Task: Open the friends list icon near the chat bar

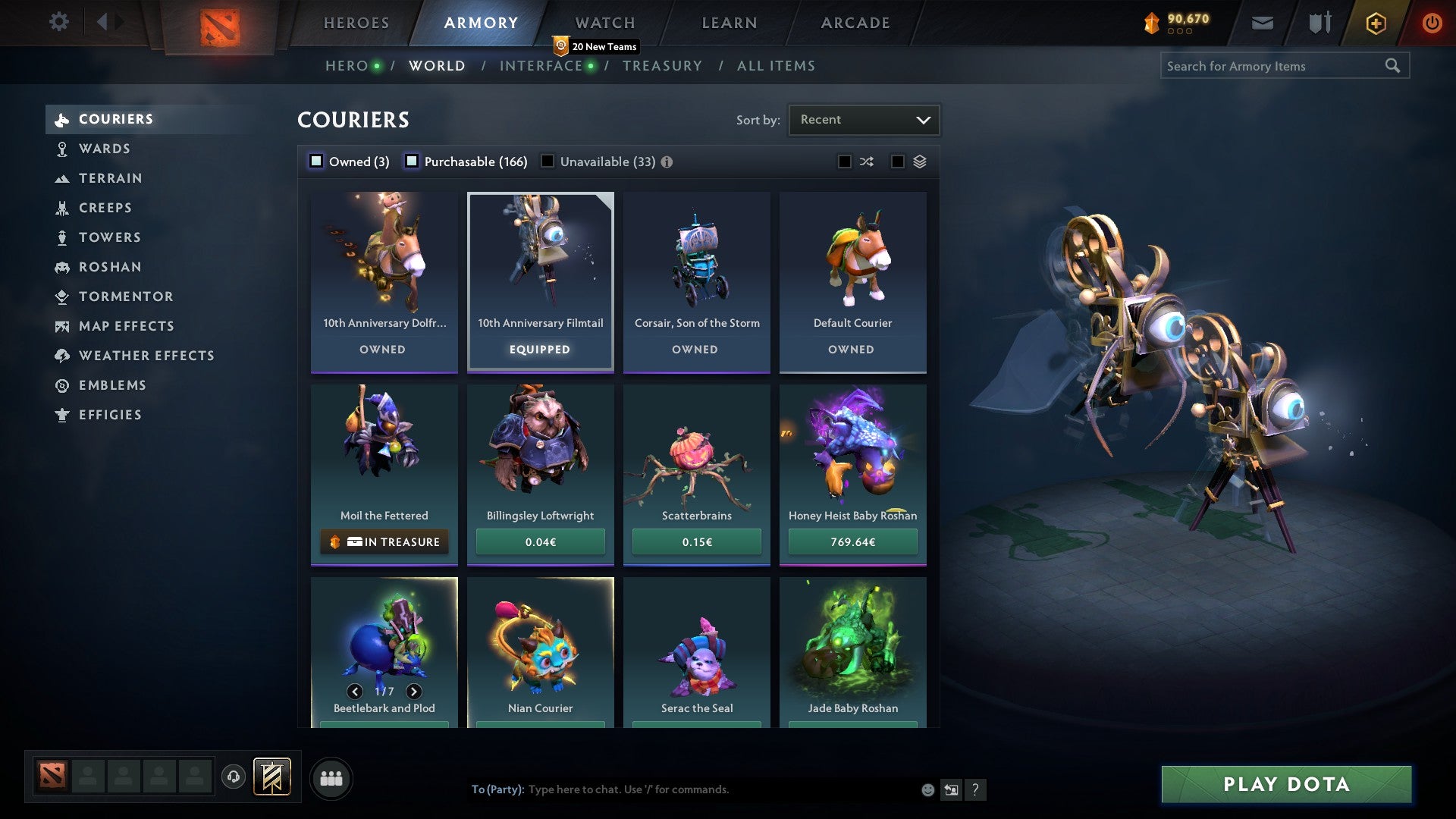Action: tap(331, 777)
